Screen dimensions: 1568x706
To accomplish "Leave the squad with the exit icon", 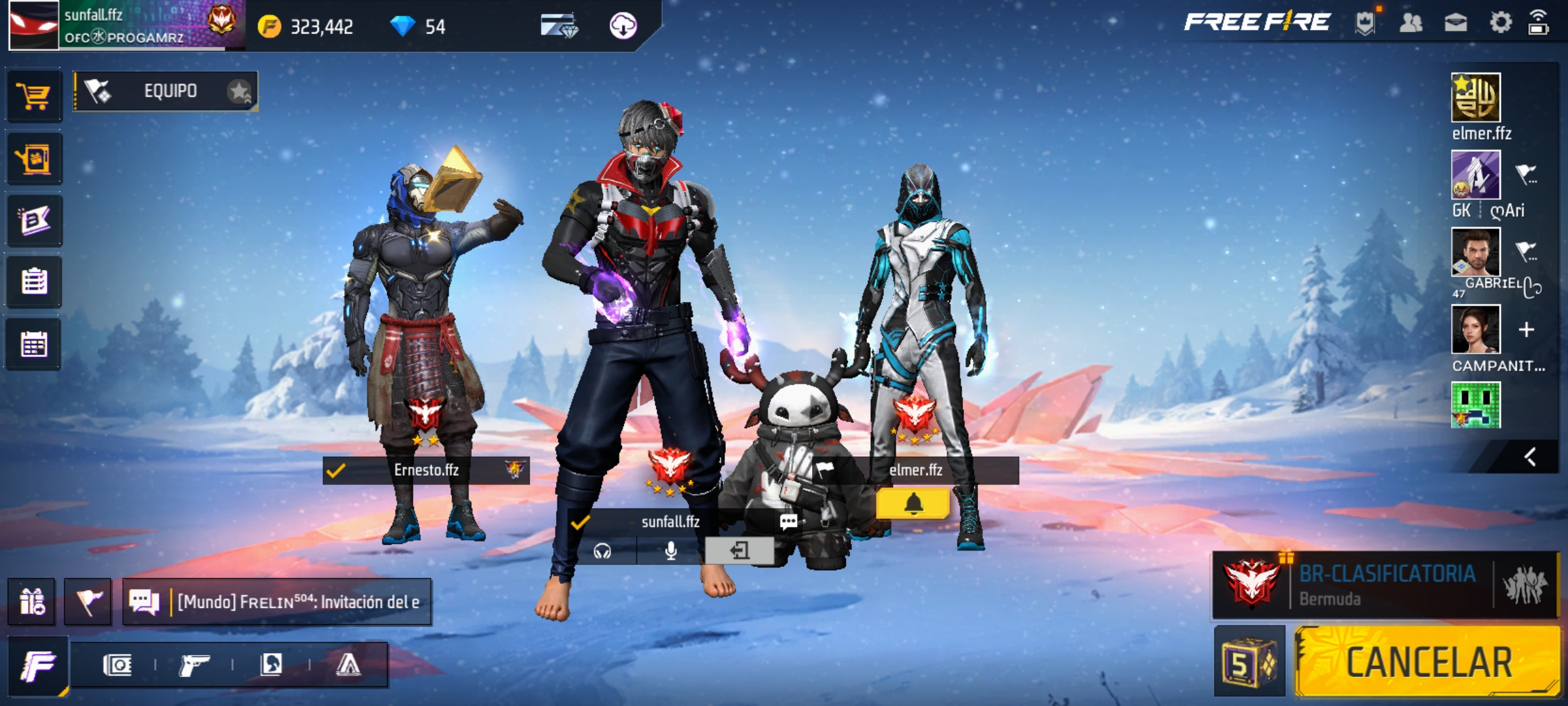I will tap(740, 551).
